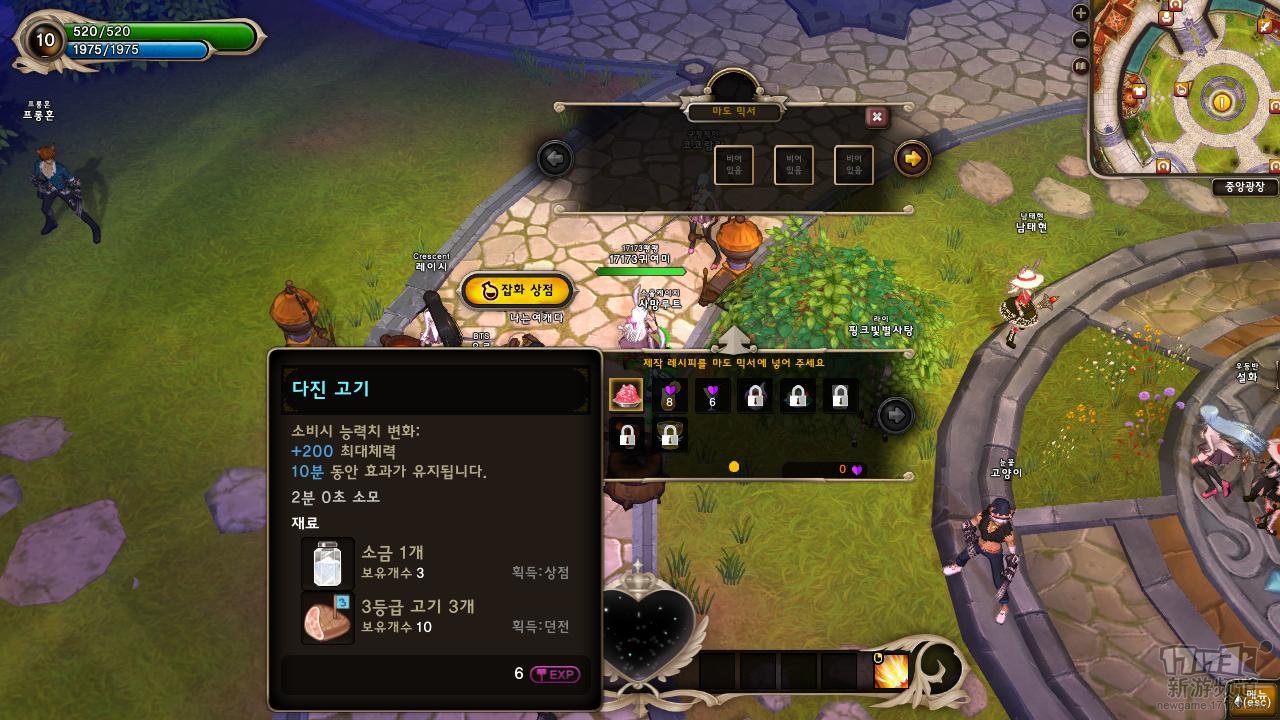Select the clothing shop marker on minimap
Viewport: 1280px width, 720px height.
point(1139,92)
